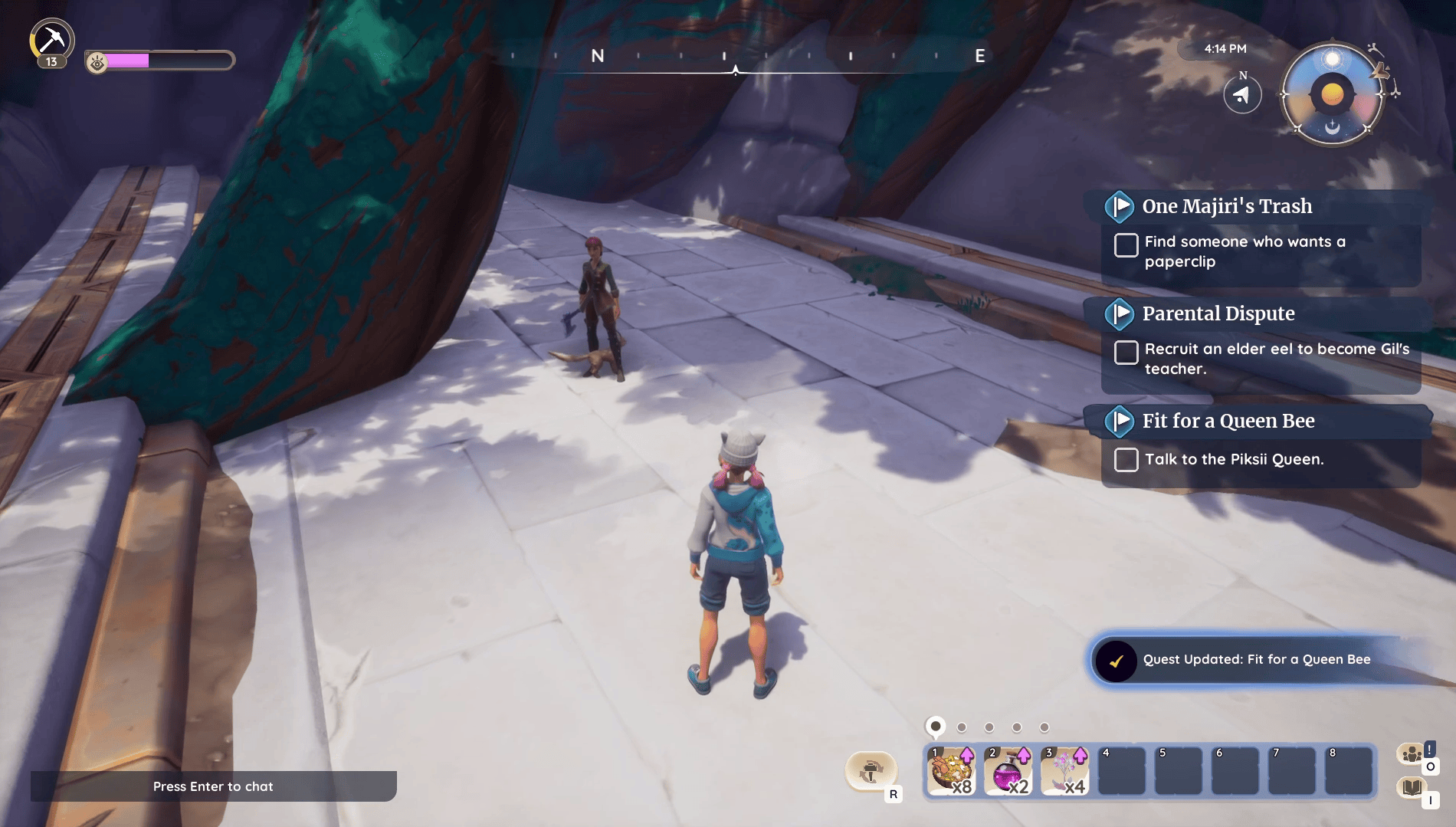Click the pickaxe tool level icon

click(51, 41)
